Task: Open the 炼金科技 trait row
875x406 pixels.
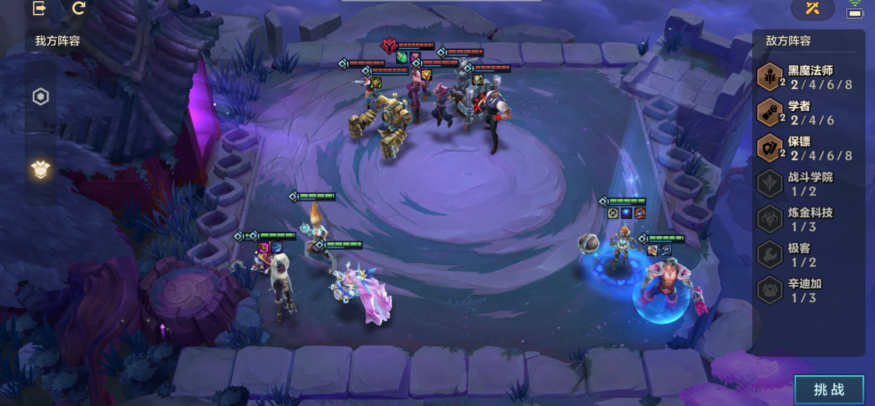Action: coord(808,220)
